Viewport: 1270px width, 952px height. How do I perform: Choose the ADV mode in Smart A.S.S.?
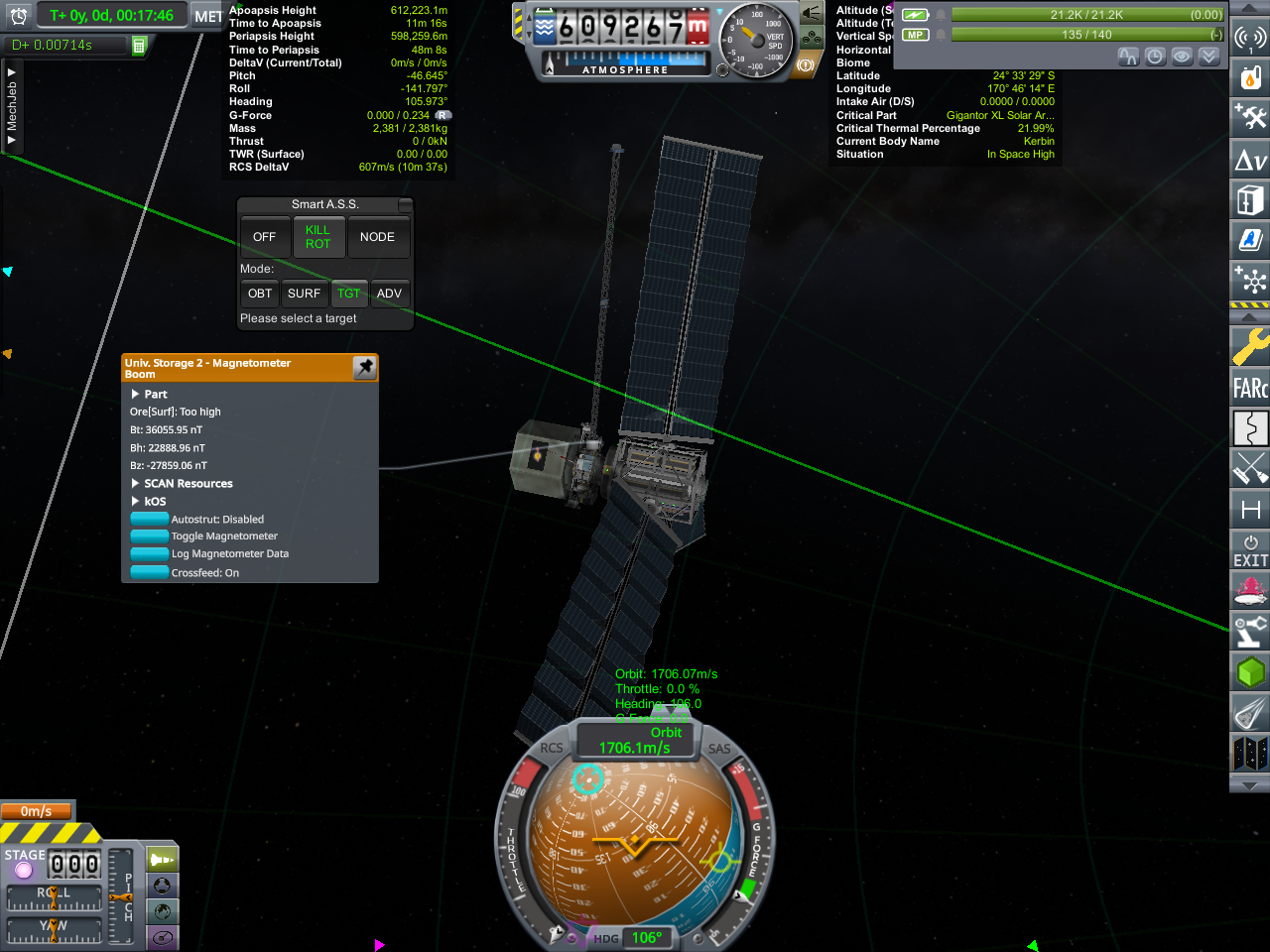[x=389, y=294]
